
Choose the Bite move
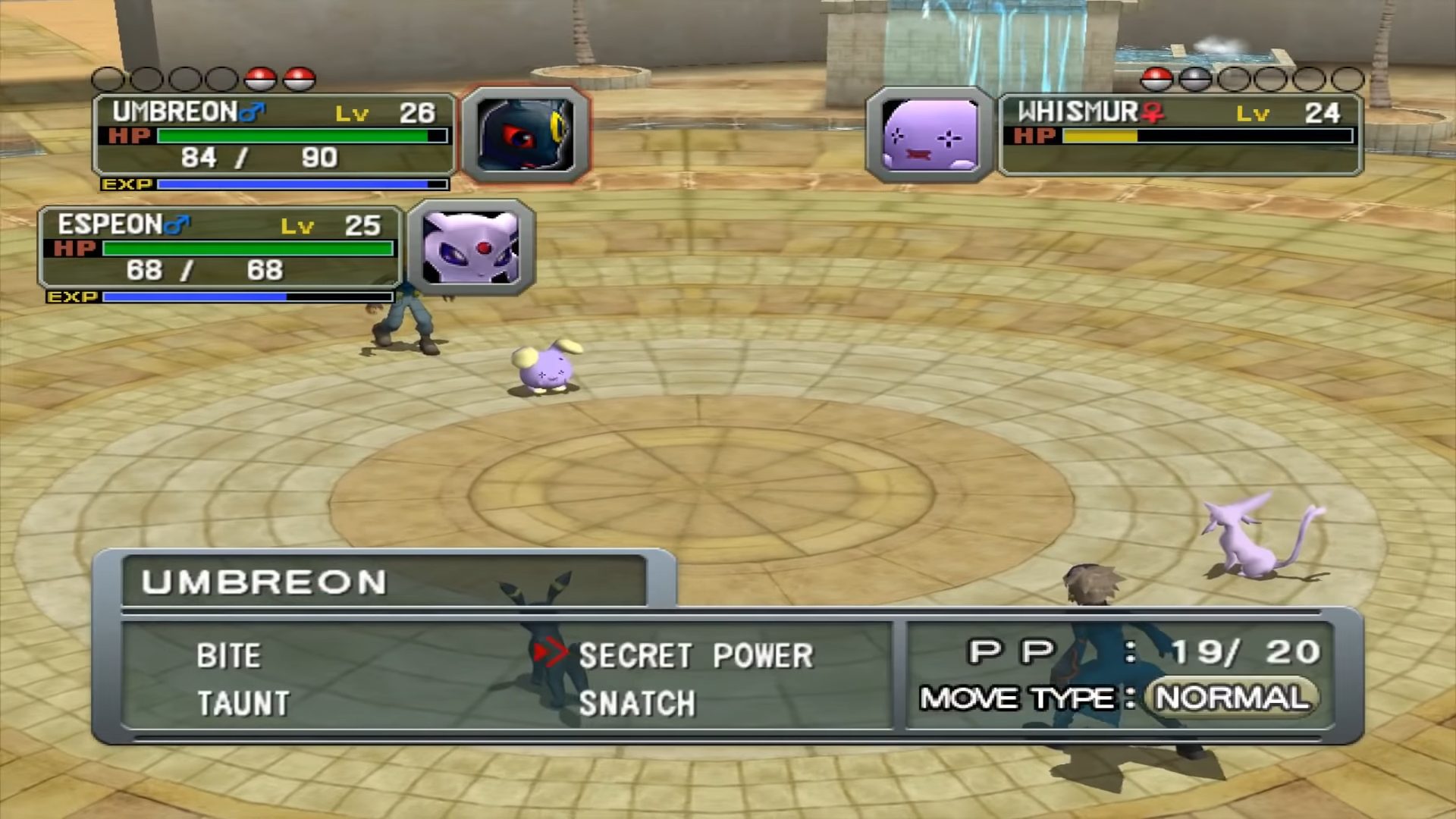coord(228,656)
